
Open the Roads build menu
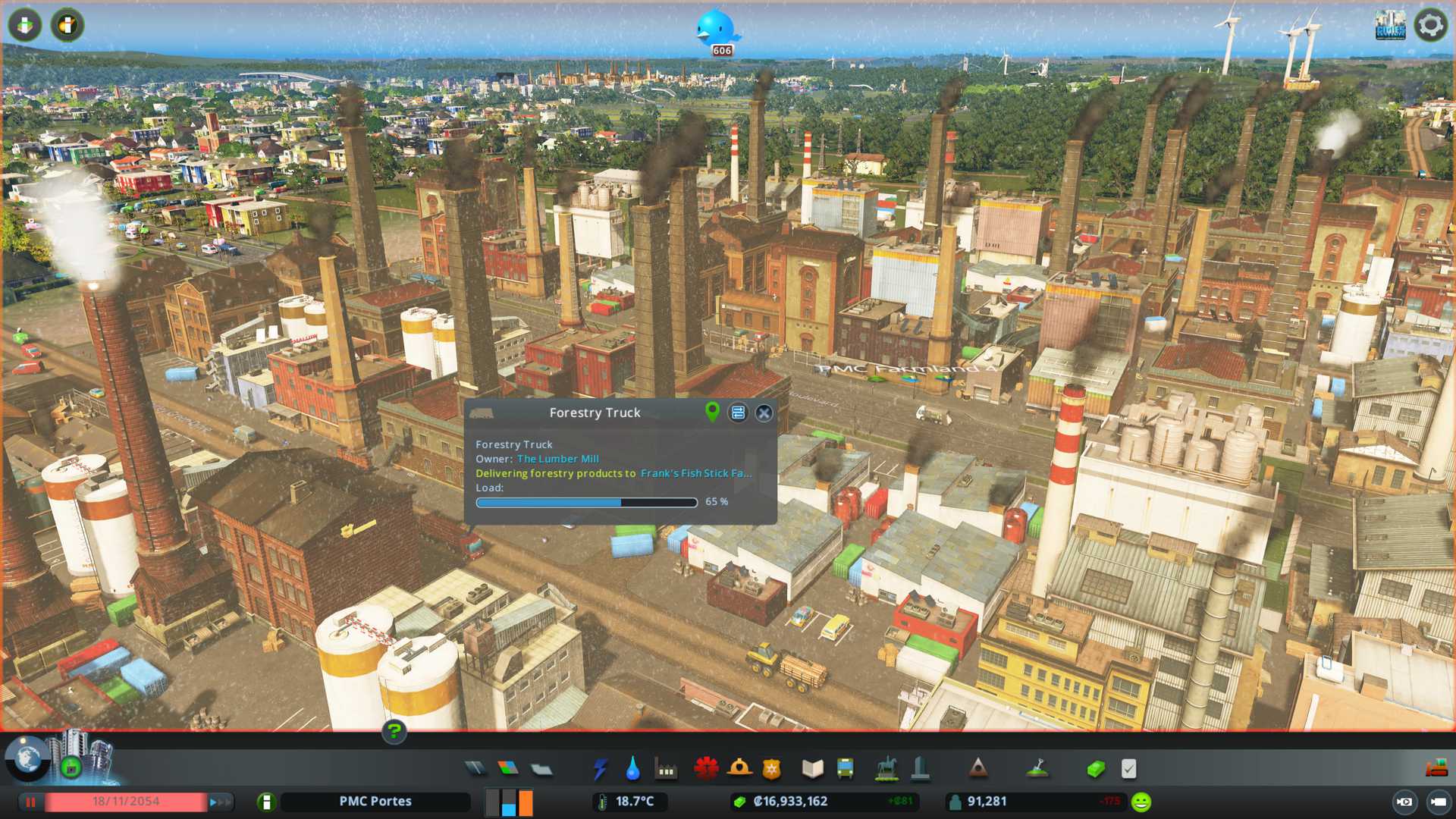point(475,769)
